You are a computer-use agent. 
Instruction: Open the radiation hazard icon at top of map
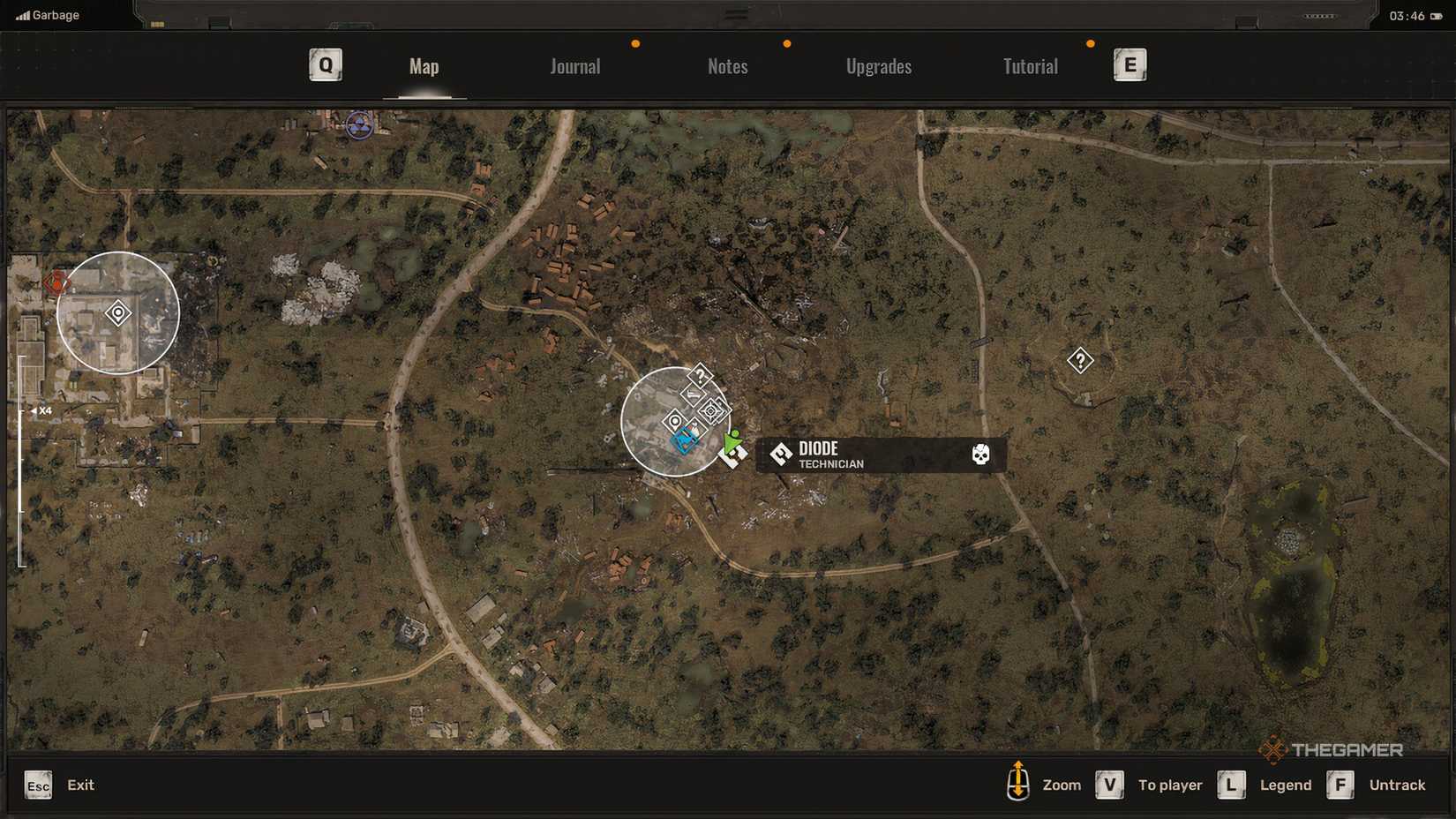(357, 124)
